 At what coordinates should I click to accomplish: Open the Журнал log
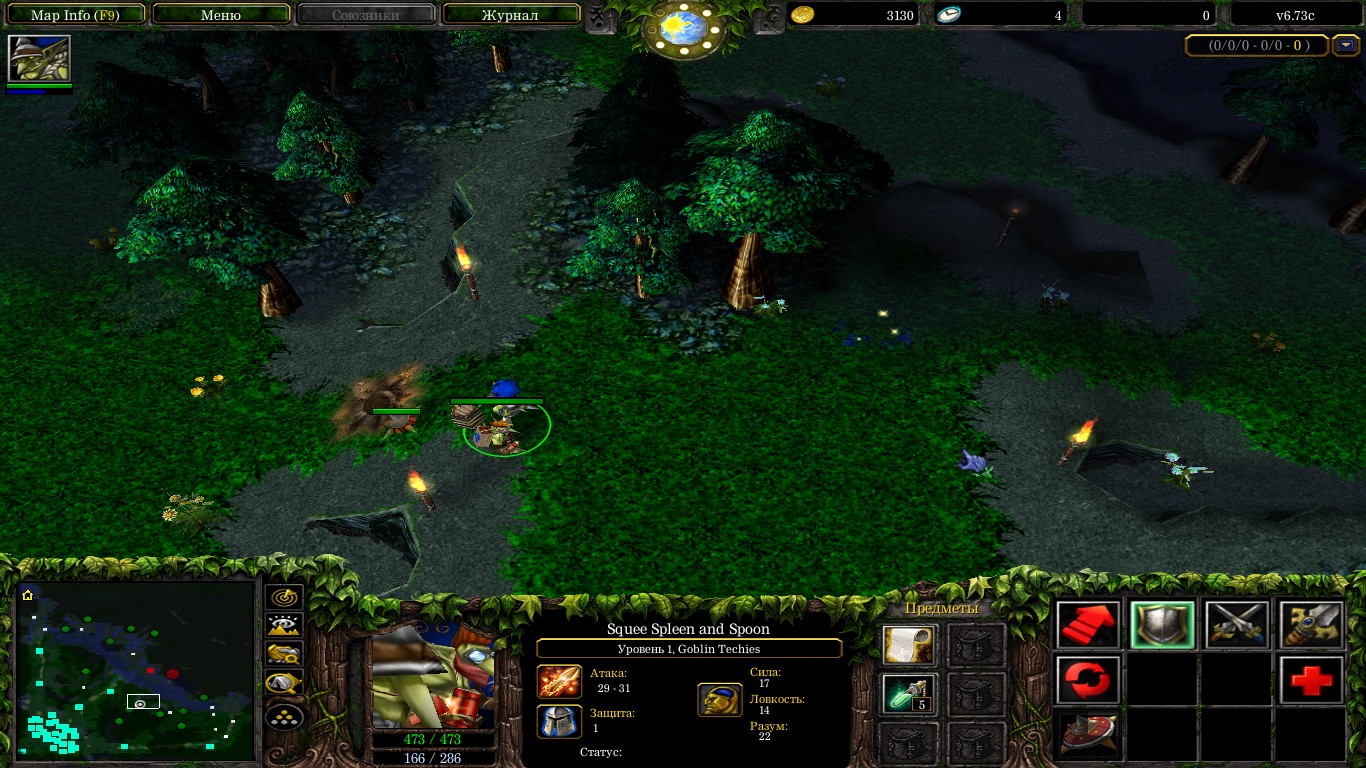pos(510,15)
